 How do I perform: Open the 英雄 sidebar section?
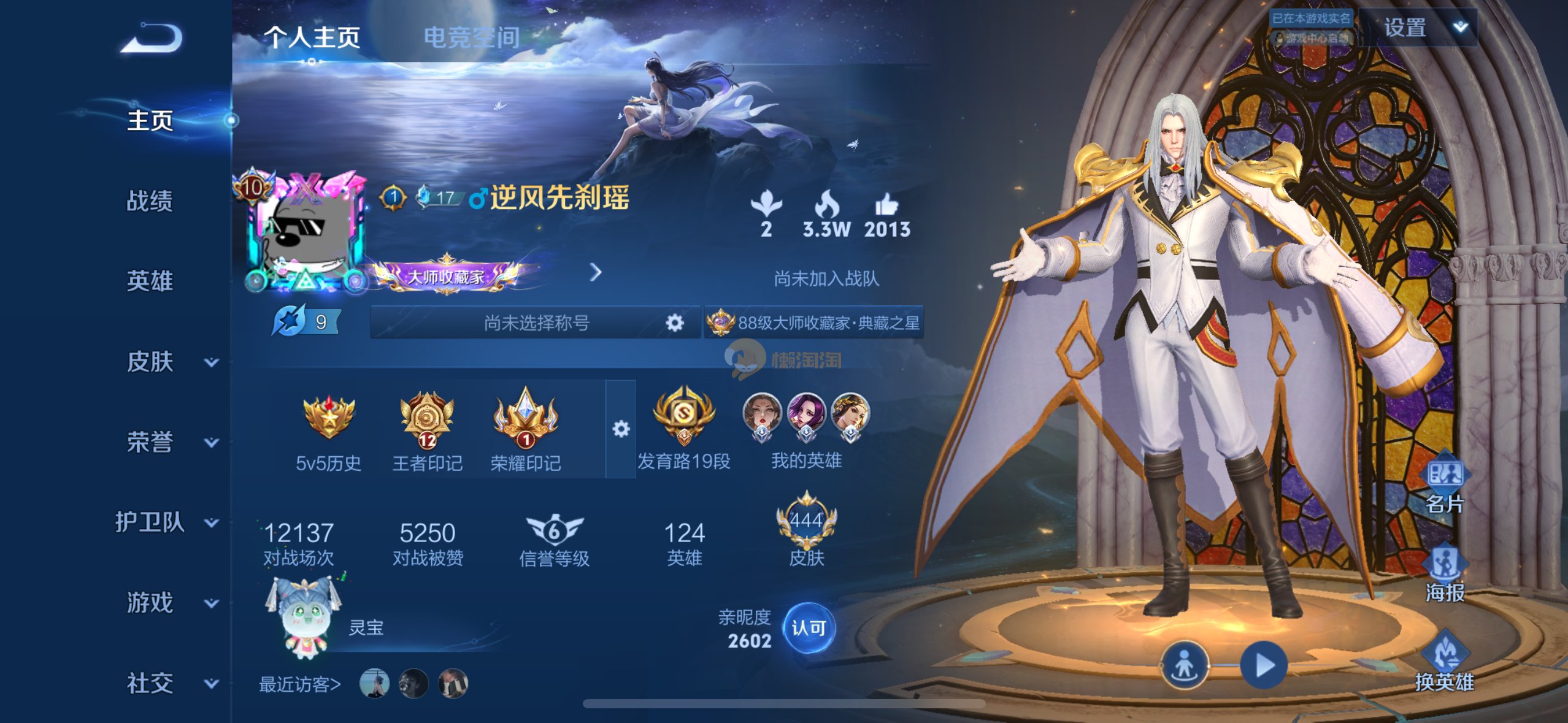point(150,281)
